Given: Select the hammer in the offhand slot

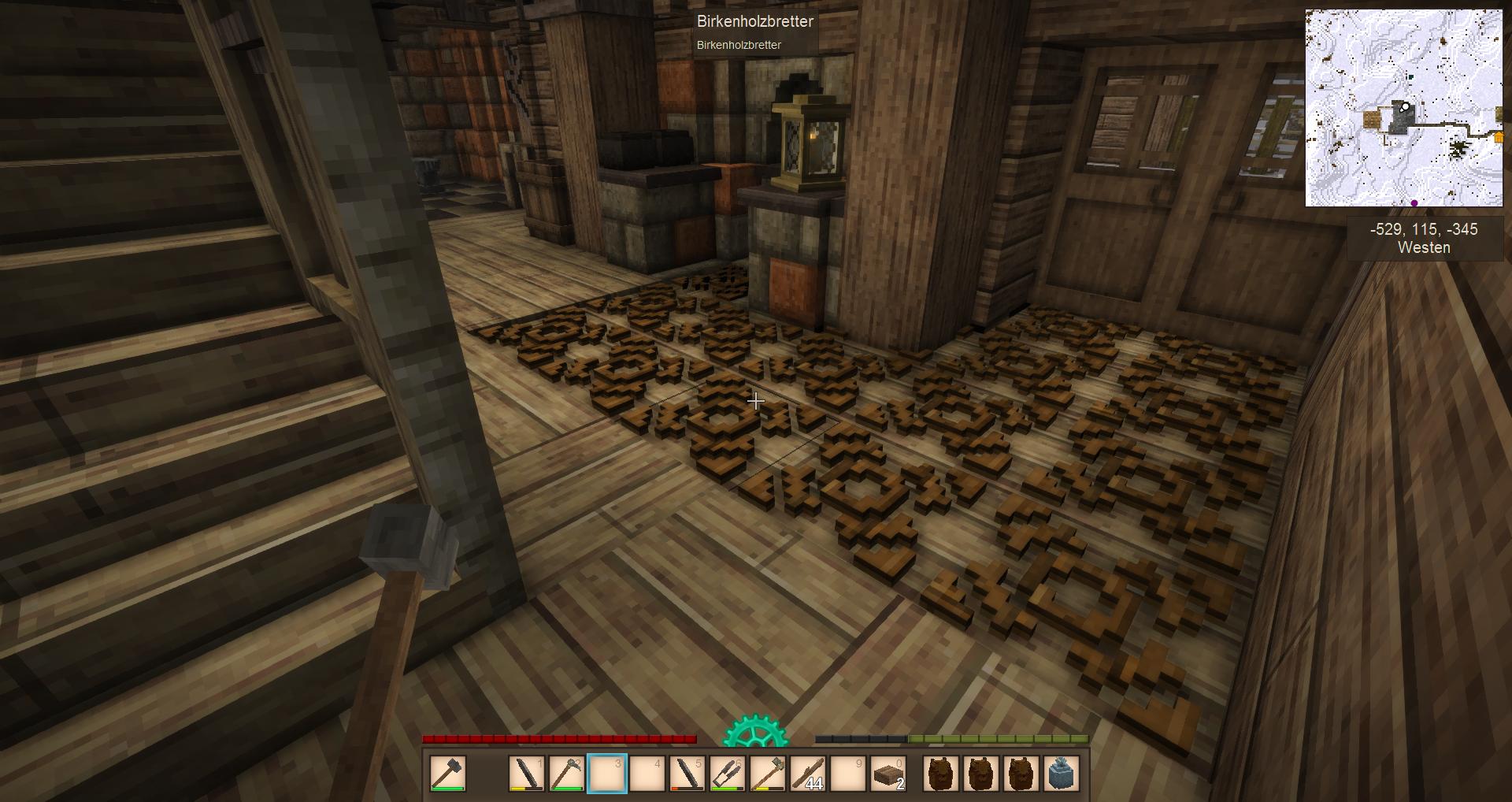Looking at the screenshot, I should (448, 773).
